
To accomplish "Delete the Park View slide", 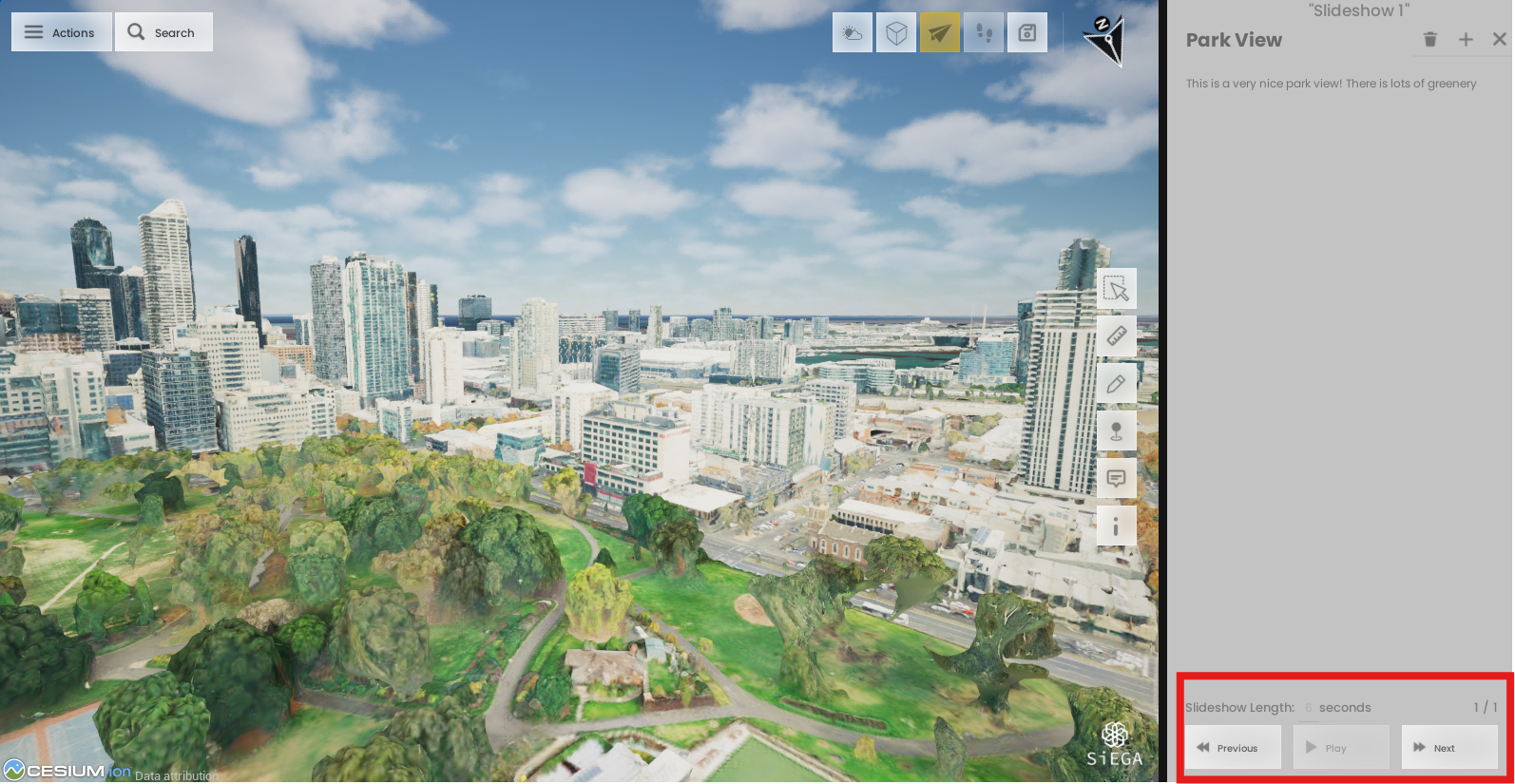I will tap(1430, 40).
